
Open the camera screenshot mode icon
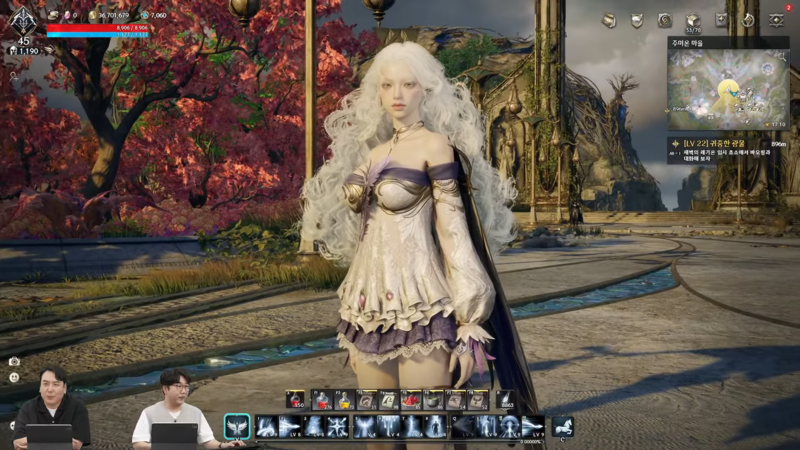pyautogui.click(x=14, y=361)
